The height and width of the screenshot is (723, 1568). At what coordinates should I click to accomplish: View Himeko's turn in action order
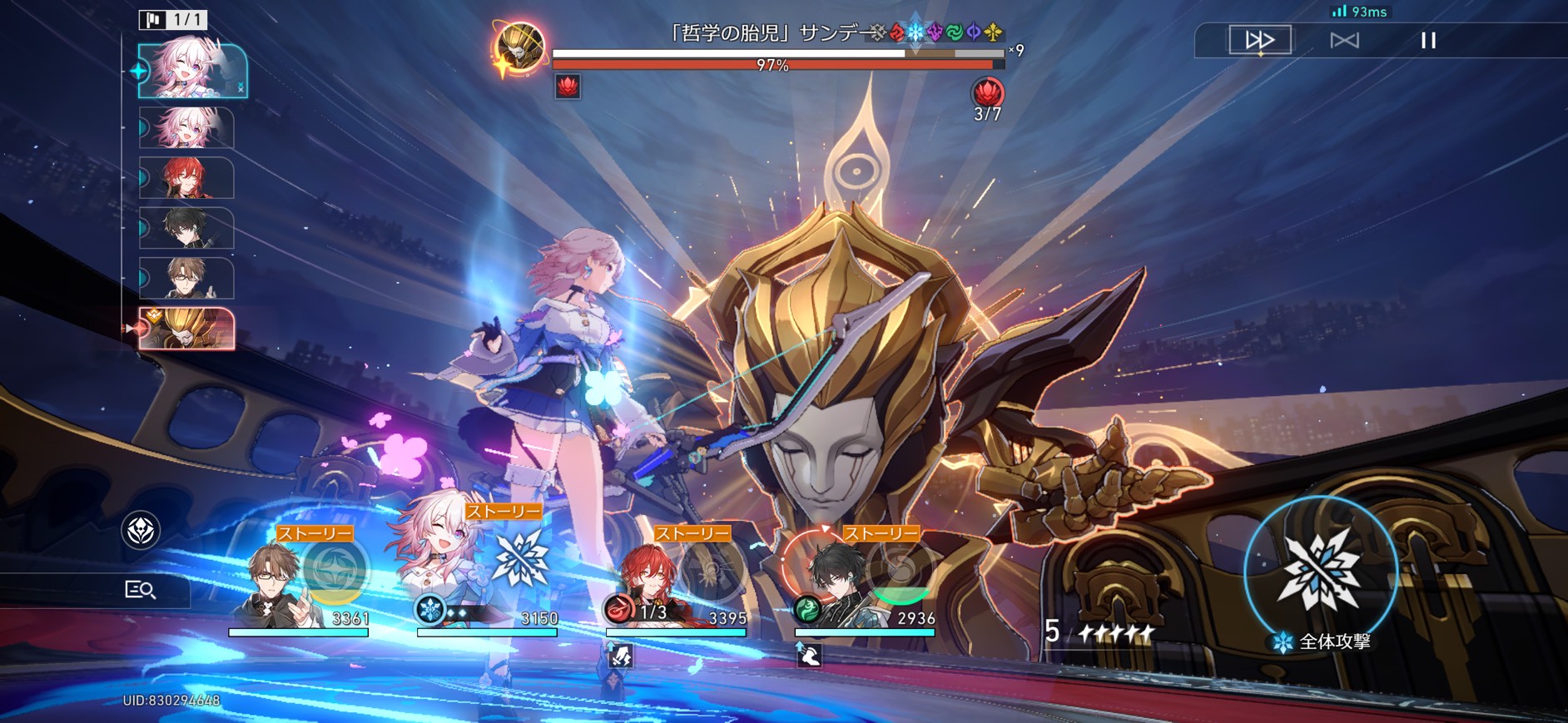[x=186, y=178]
